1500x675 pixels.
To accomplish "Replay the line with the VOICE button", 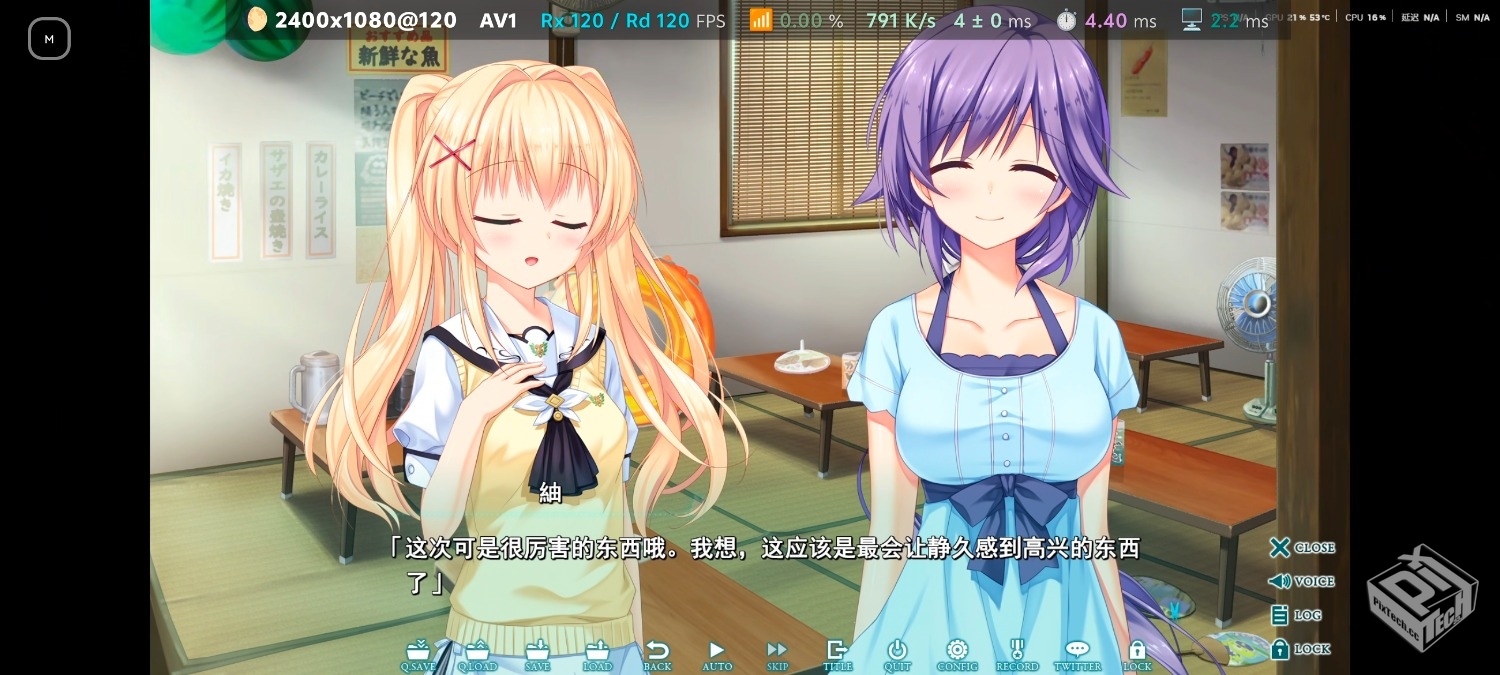I will click(x=1302, y=581).
